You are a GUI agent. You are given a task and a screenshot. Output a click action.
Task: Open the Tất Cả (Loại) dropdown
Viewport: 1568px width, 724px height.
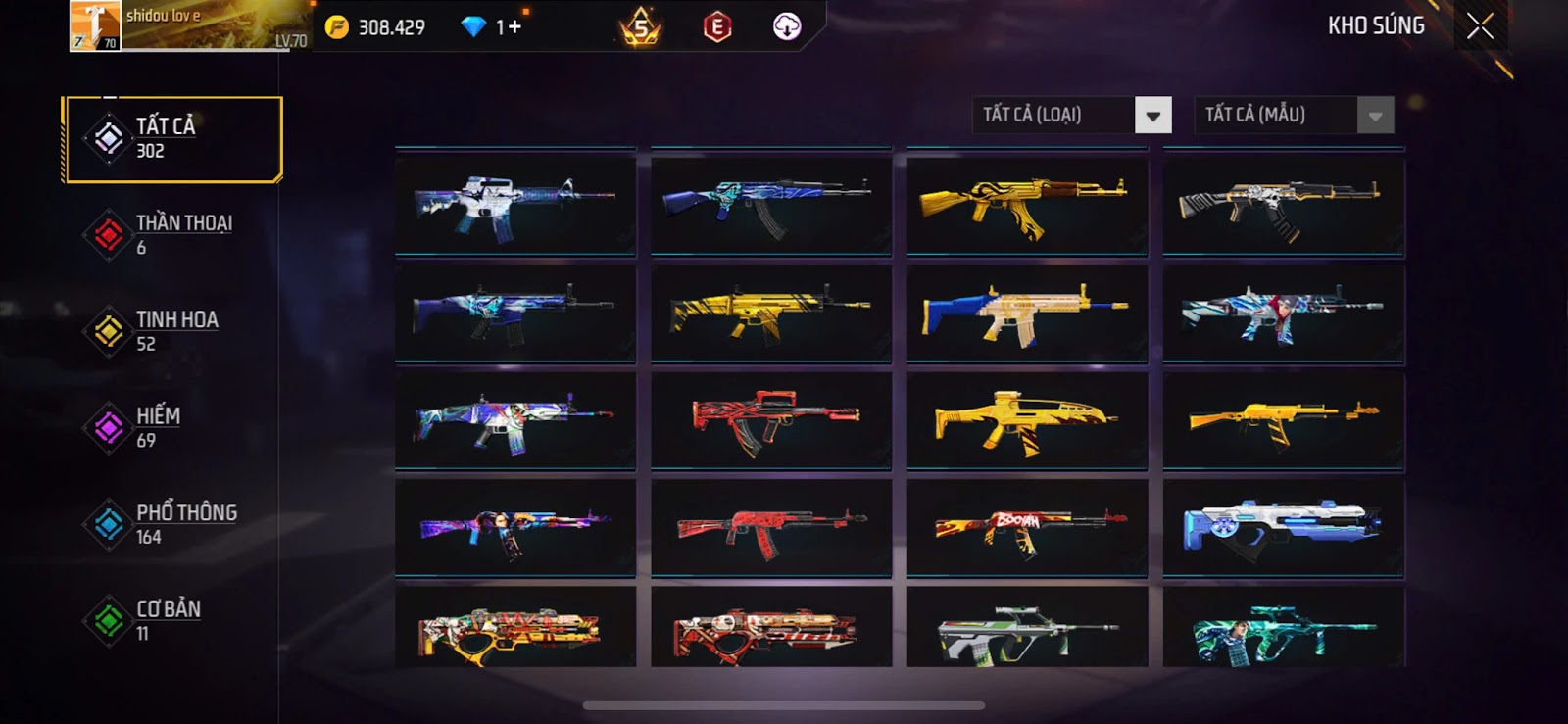coord(1152,116)
